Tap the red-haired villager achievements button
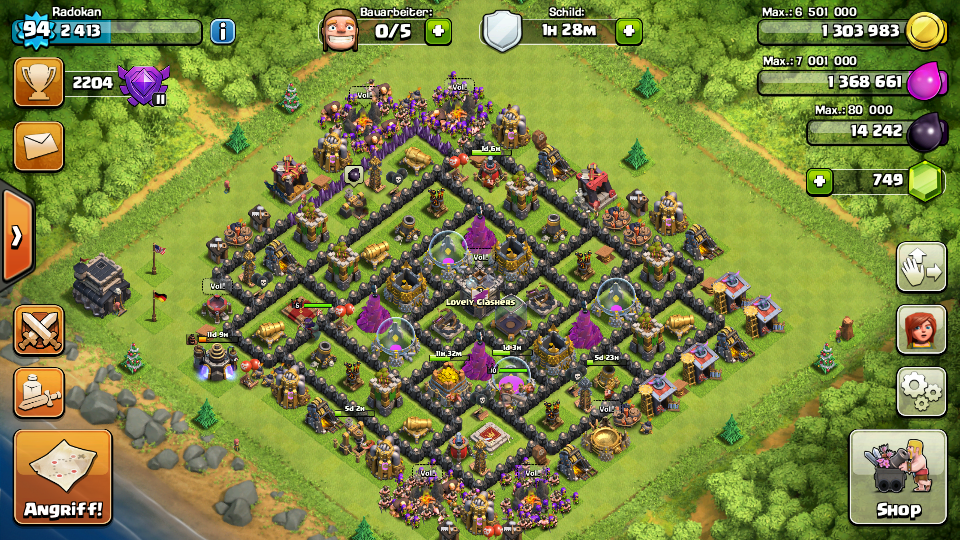Image resolution: width=960 pixels, height=540 pixels. point(921,329)
